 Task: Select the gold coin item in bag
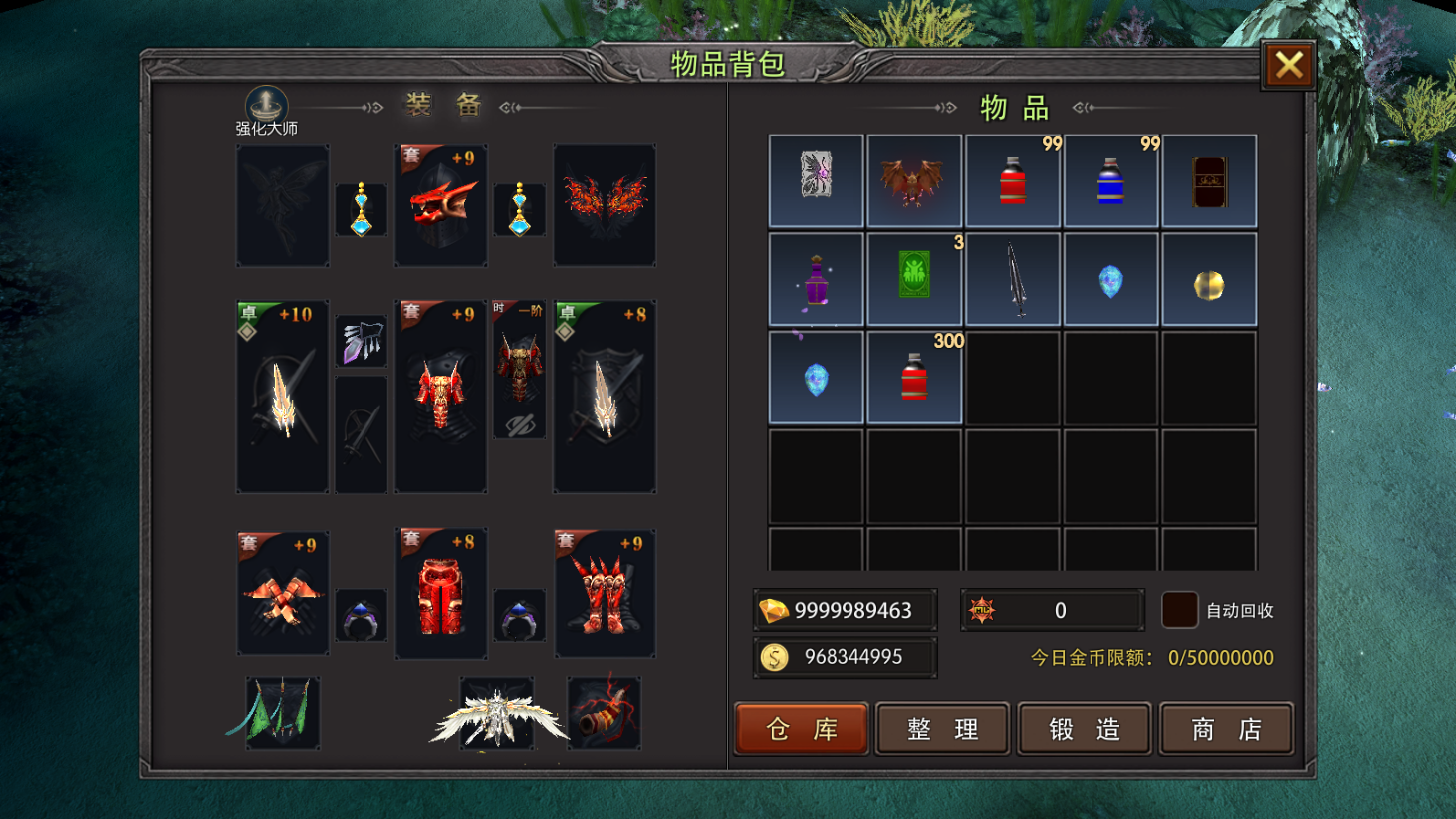[1208, 280]
